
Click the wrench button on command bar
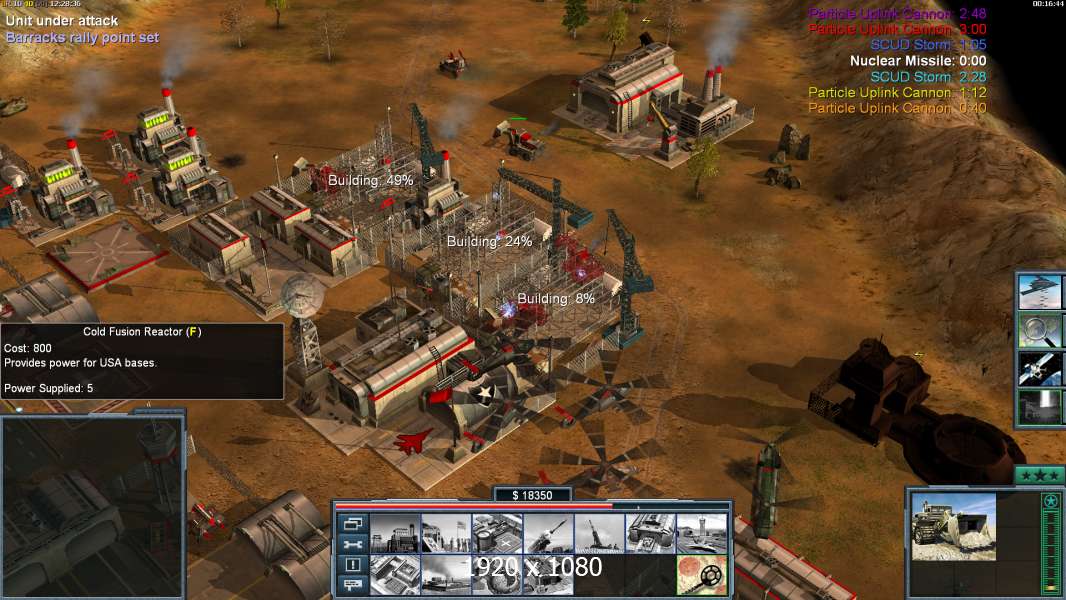[353, 544]
